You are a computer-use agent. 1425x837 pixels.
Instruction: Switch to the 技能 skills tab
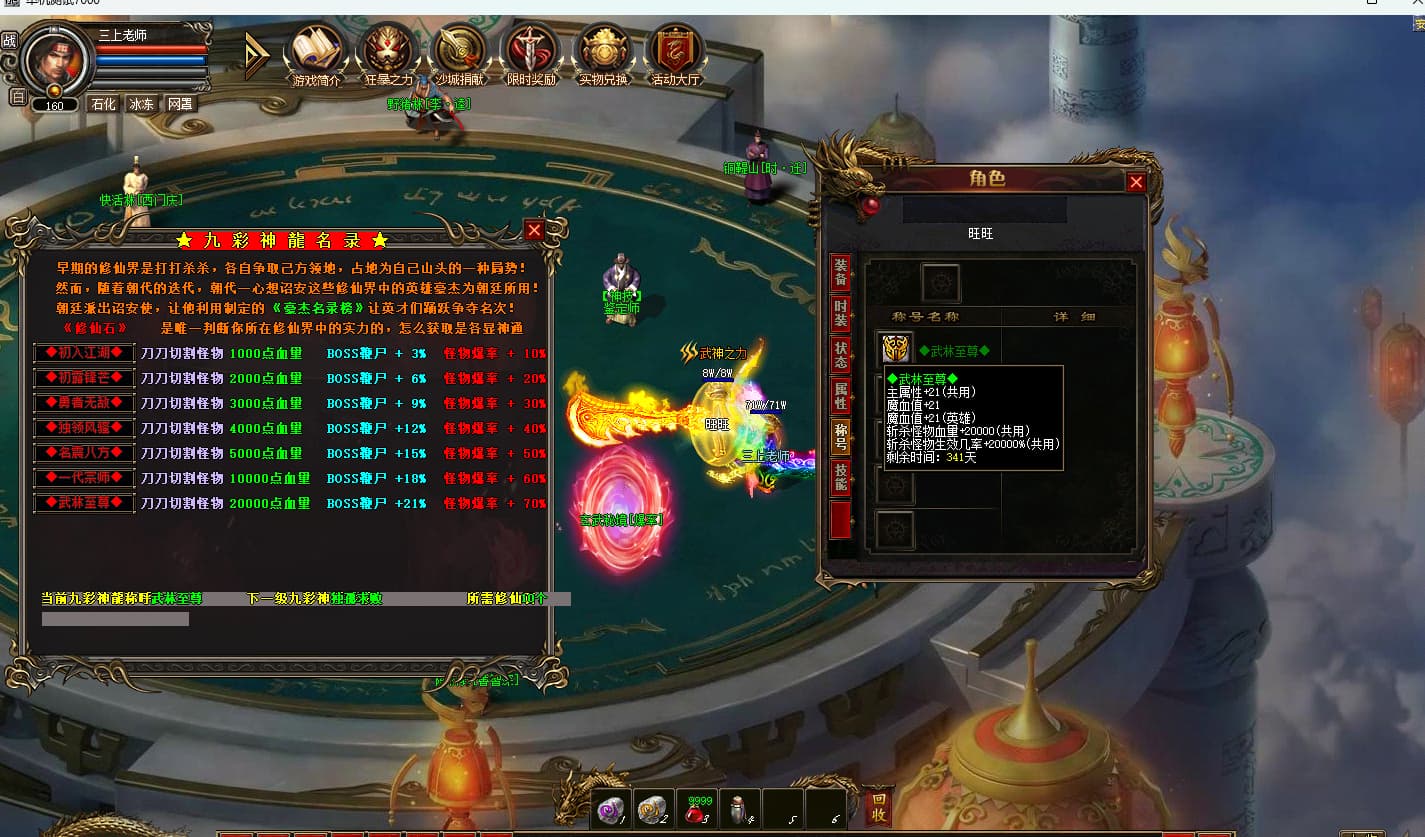(x=841, y=478)
